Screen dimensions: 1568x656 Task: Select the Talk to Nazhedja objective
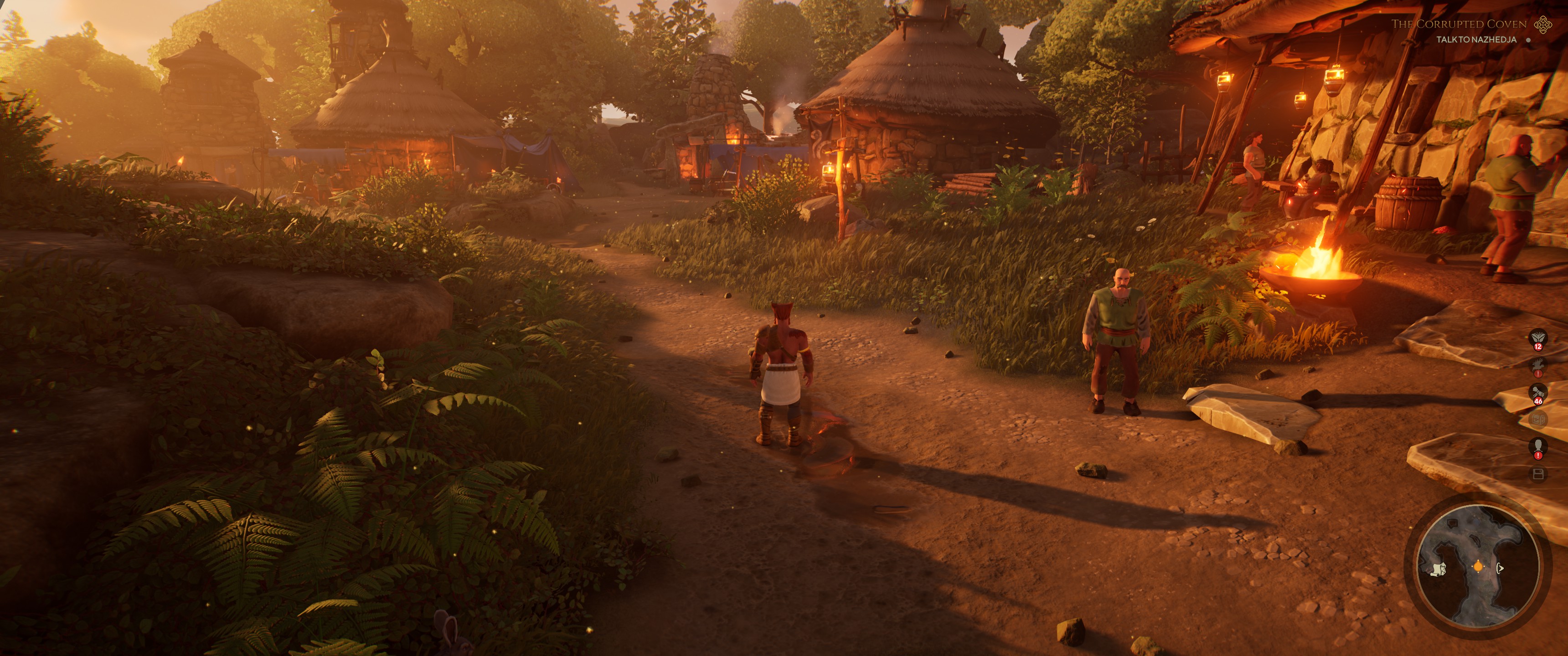(x=1476, y=40)
